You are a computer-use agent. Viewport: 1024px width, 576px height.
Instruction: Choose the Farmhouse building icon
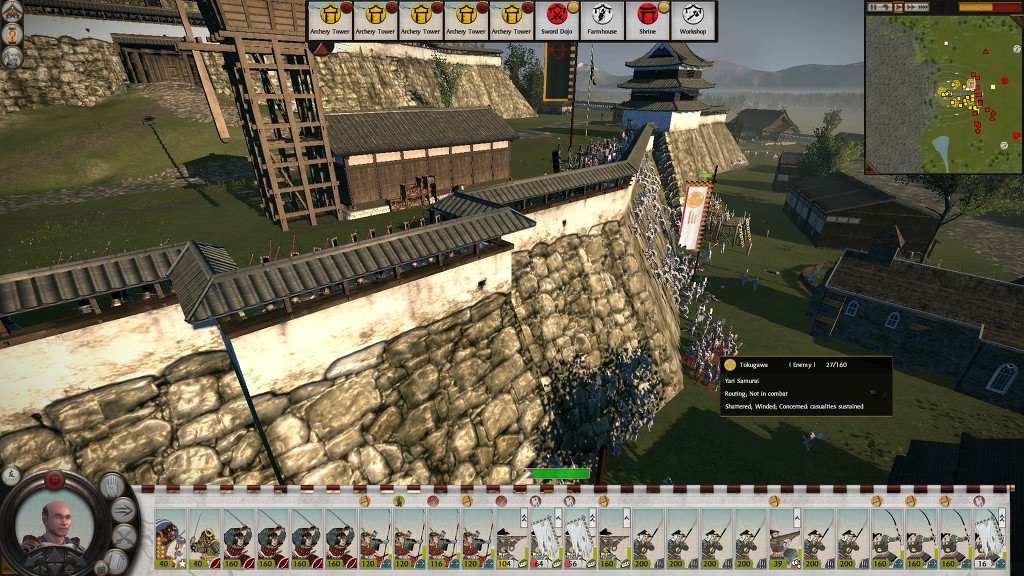[602, 20]
